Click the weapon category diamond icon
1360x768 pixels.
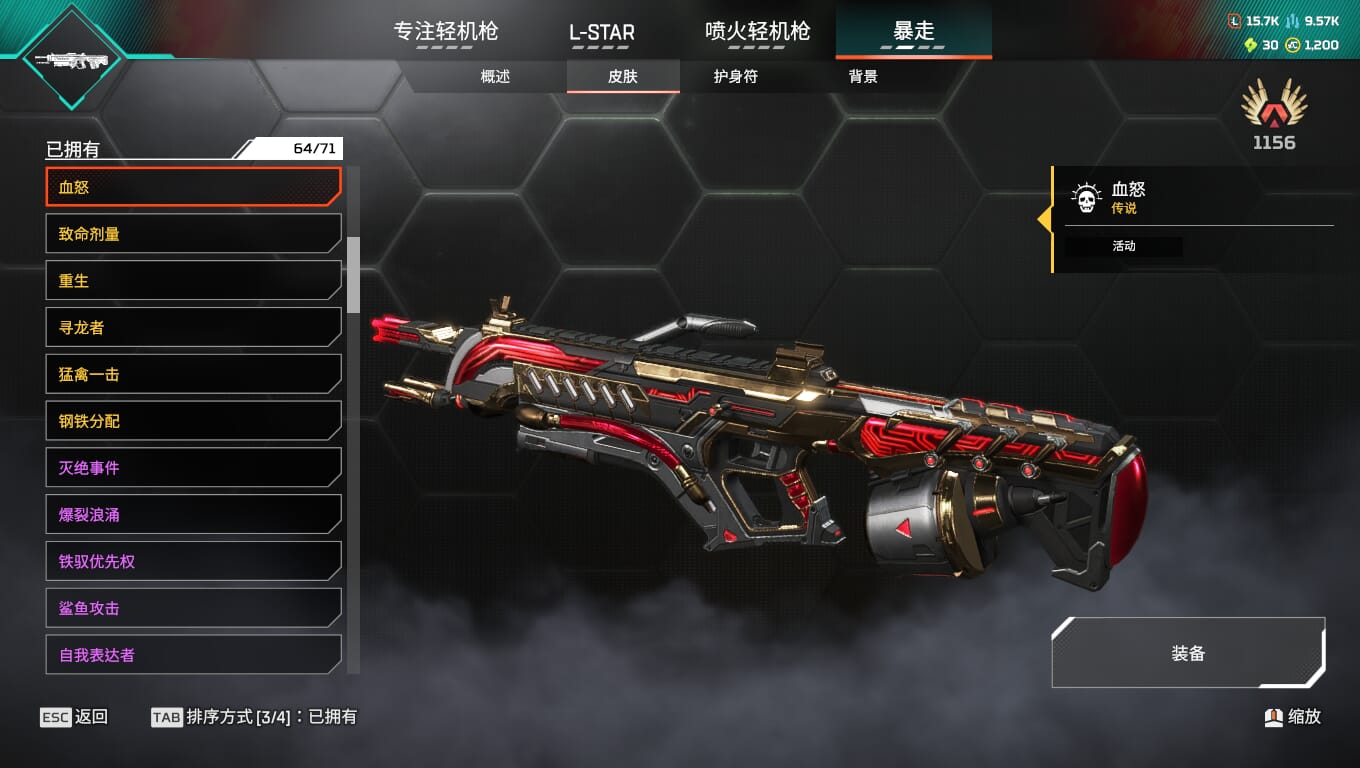tap(71, 60)
